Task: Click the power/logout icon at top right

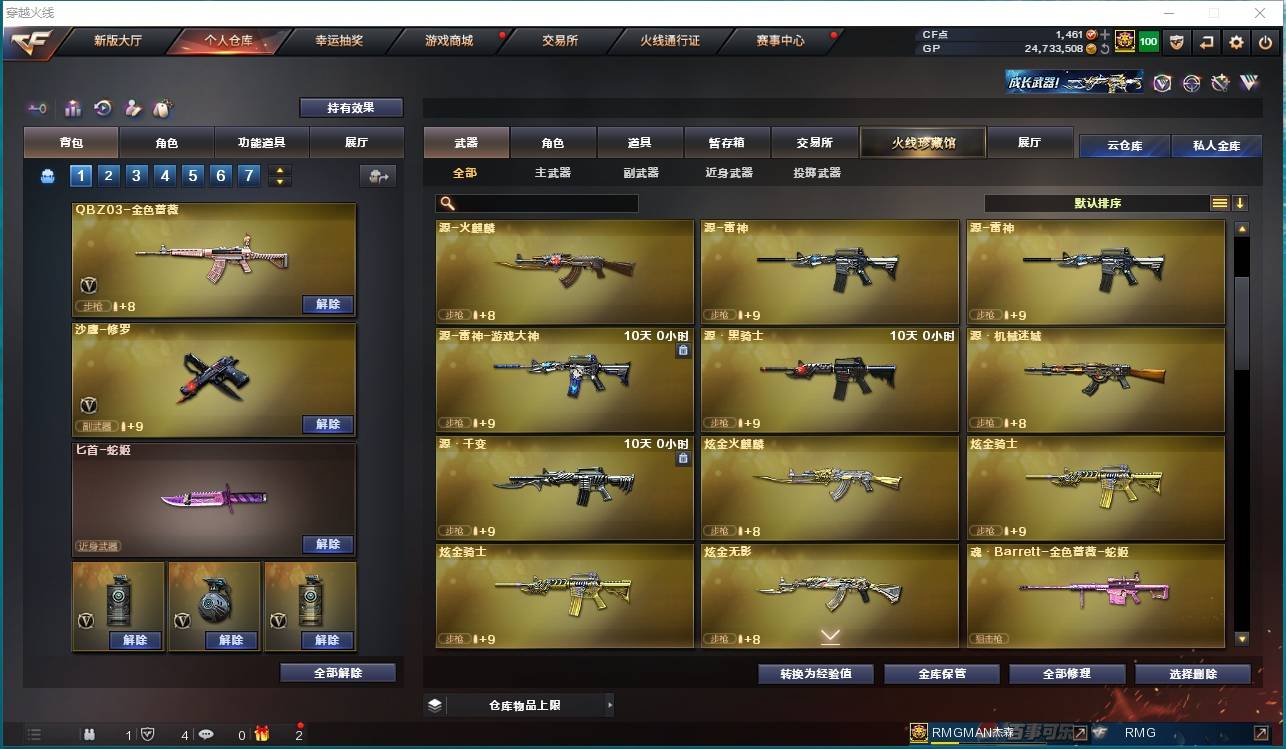Action: tap(1265, 42)
